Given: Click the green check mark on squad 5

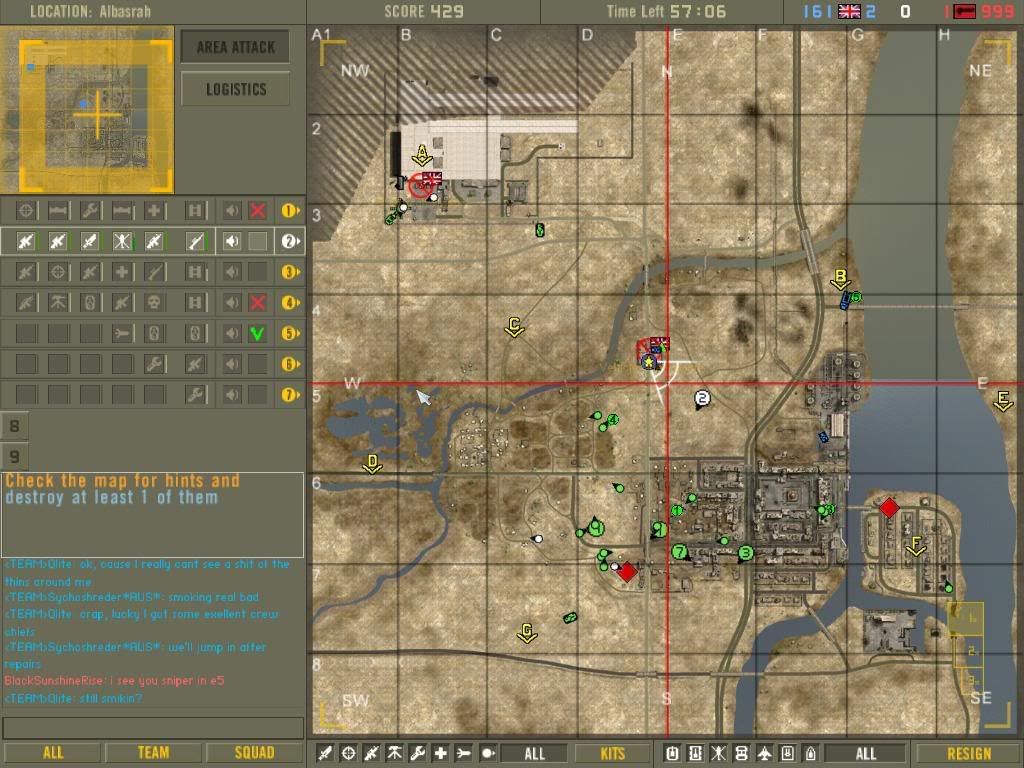Looking at the screenshot, I should [257, 333].
